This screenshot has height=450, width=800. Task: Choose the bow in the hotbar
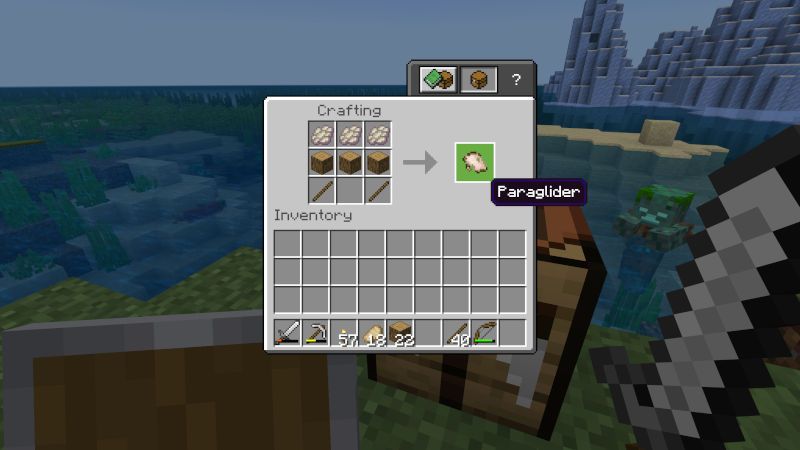[x=485, y=334]
